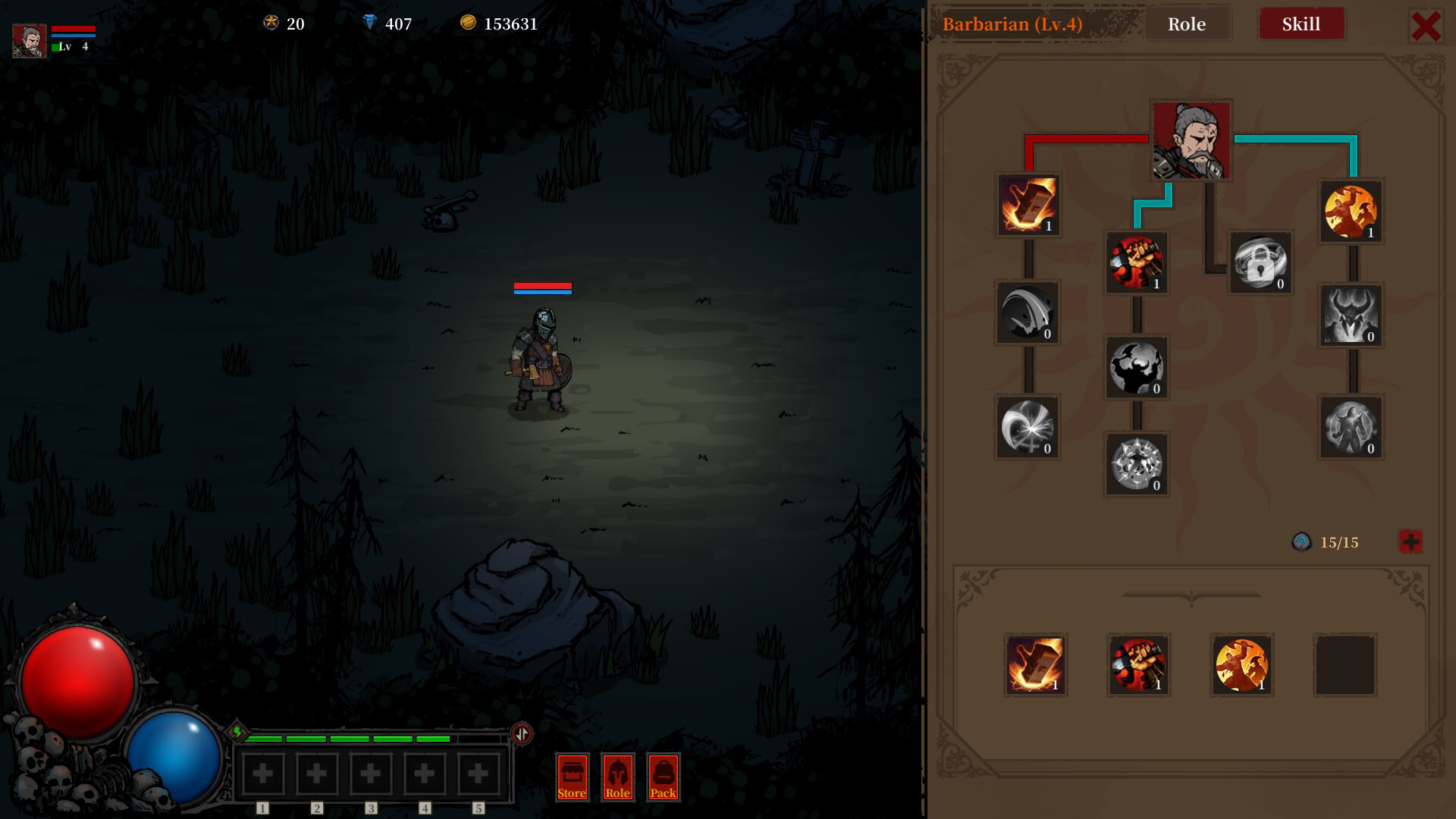Open the fiery berserker rage skill node

coord(1350,211)
